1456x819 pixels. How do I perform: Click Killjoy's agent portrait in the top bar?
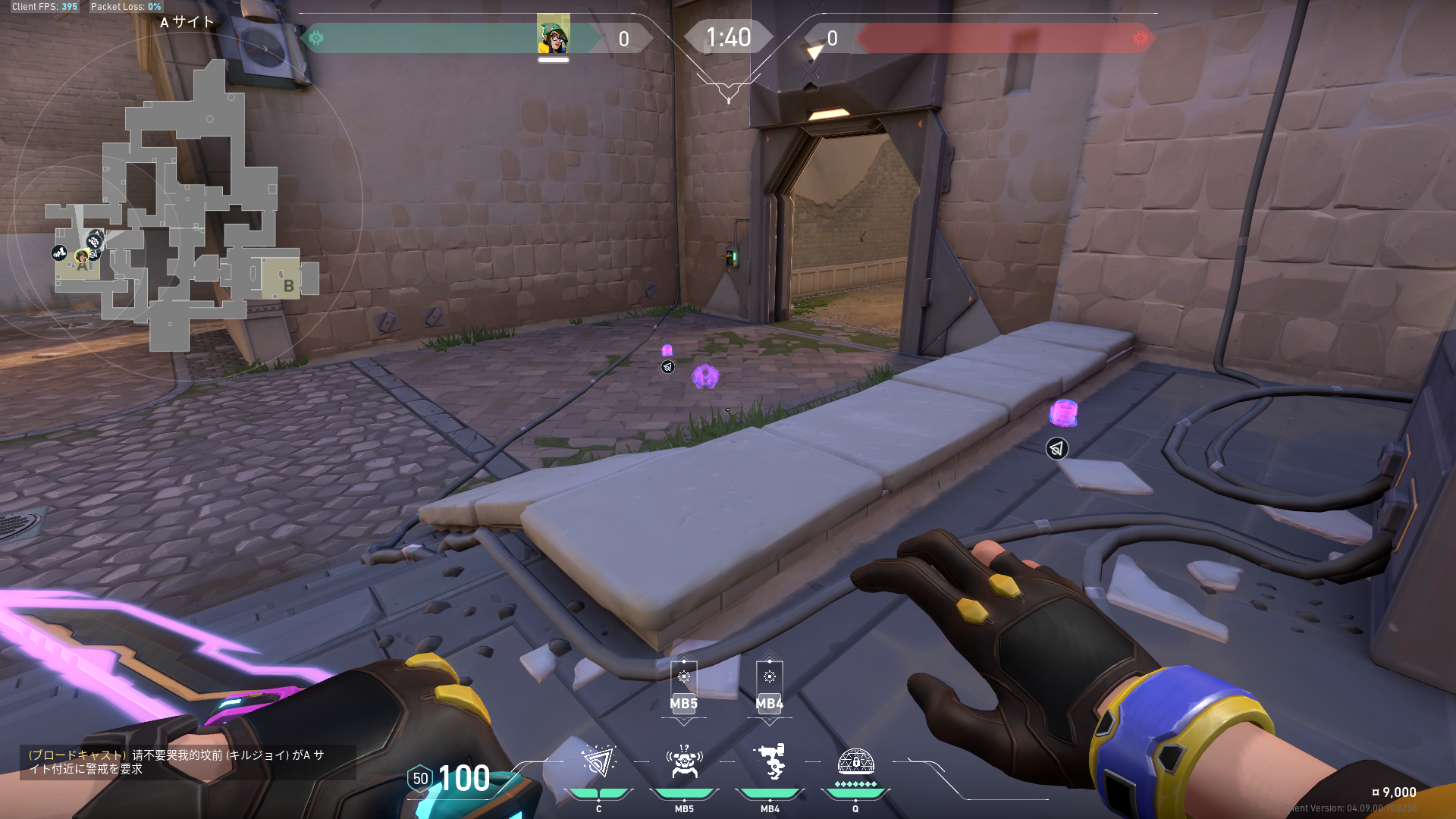click(553, 35)
